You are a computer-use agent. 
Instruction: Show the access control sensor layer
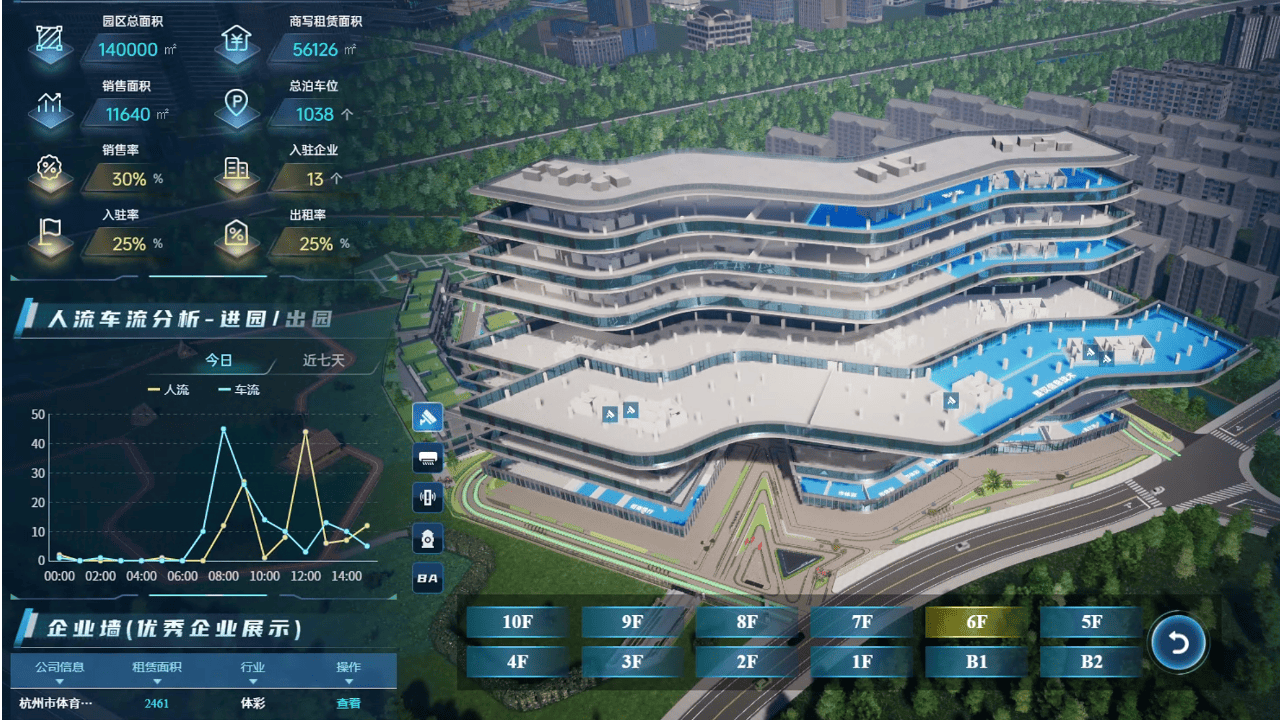point(428,497)
